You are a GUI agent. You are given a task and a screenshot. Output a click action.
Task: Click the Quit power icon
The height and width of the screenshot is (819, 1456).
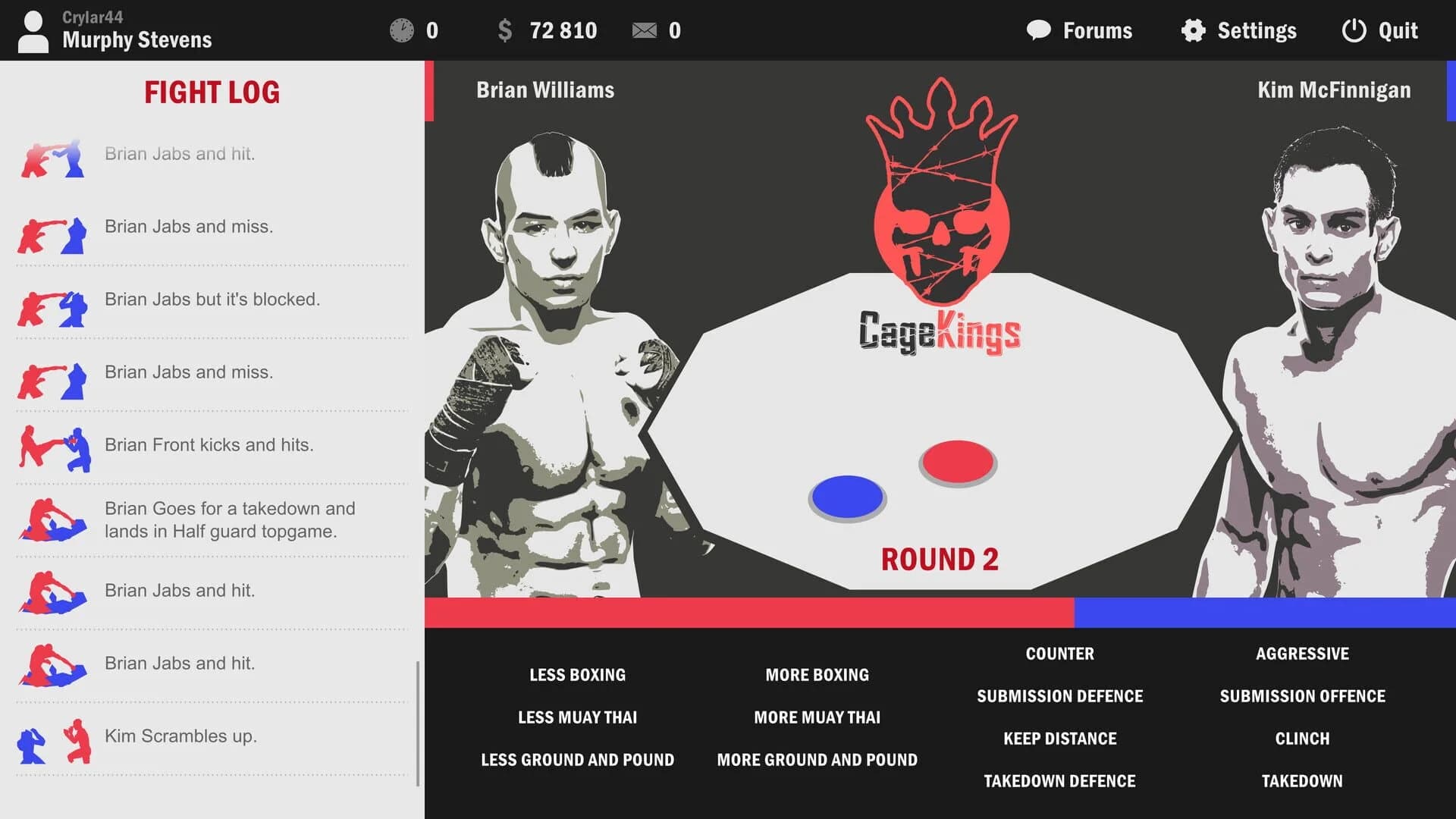pos(1354,30)
